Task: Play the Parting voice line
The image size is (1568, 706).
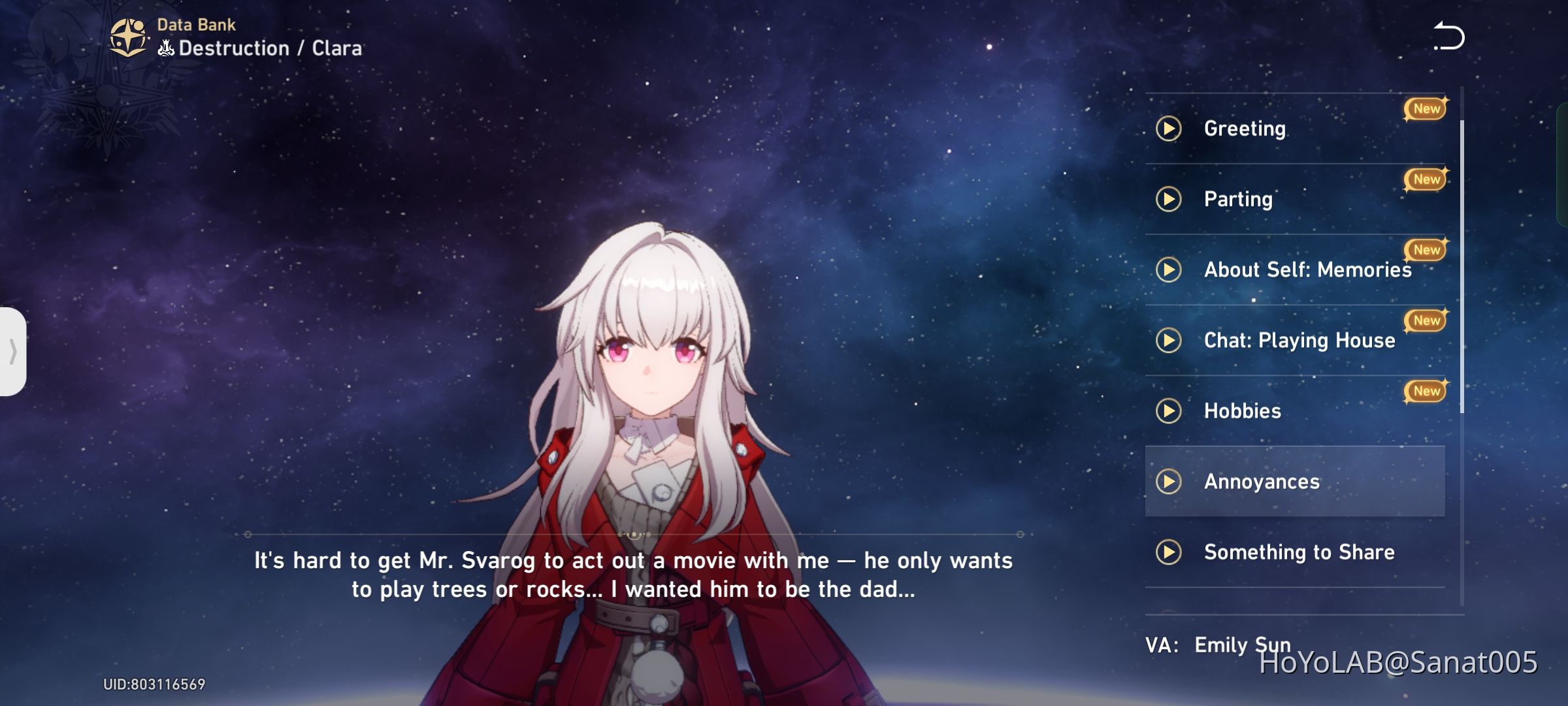Action: 1169,199
